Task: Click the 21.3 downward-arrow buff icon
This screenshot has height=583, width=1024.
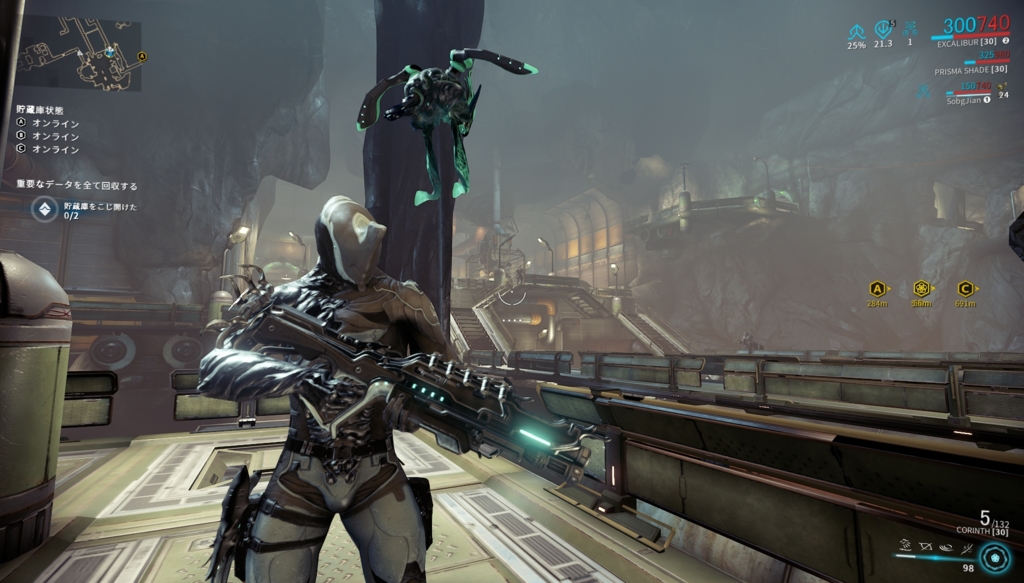Action: (882, 30)
